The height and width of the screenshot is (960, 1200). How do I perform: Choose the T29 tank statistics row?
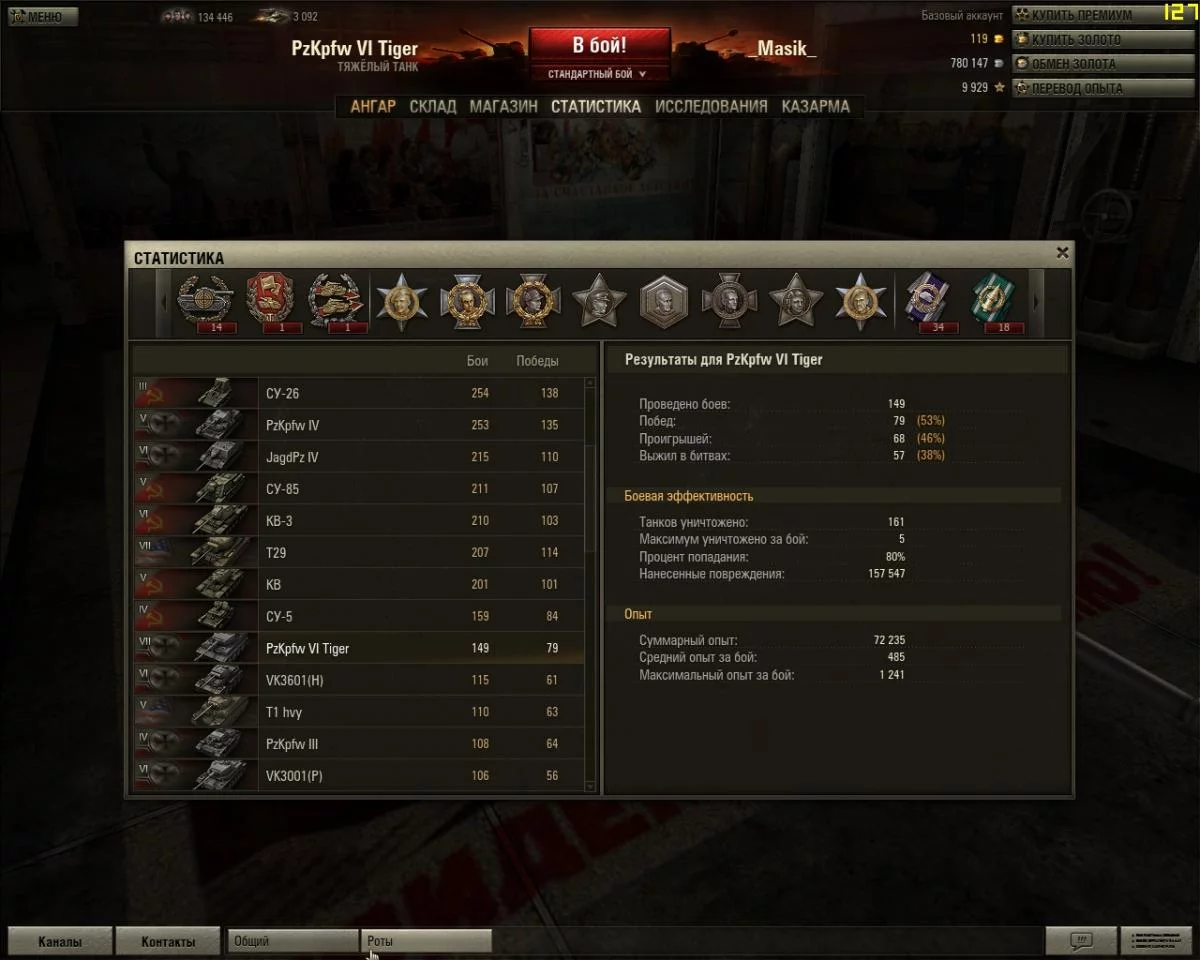(x=359, y=552)
